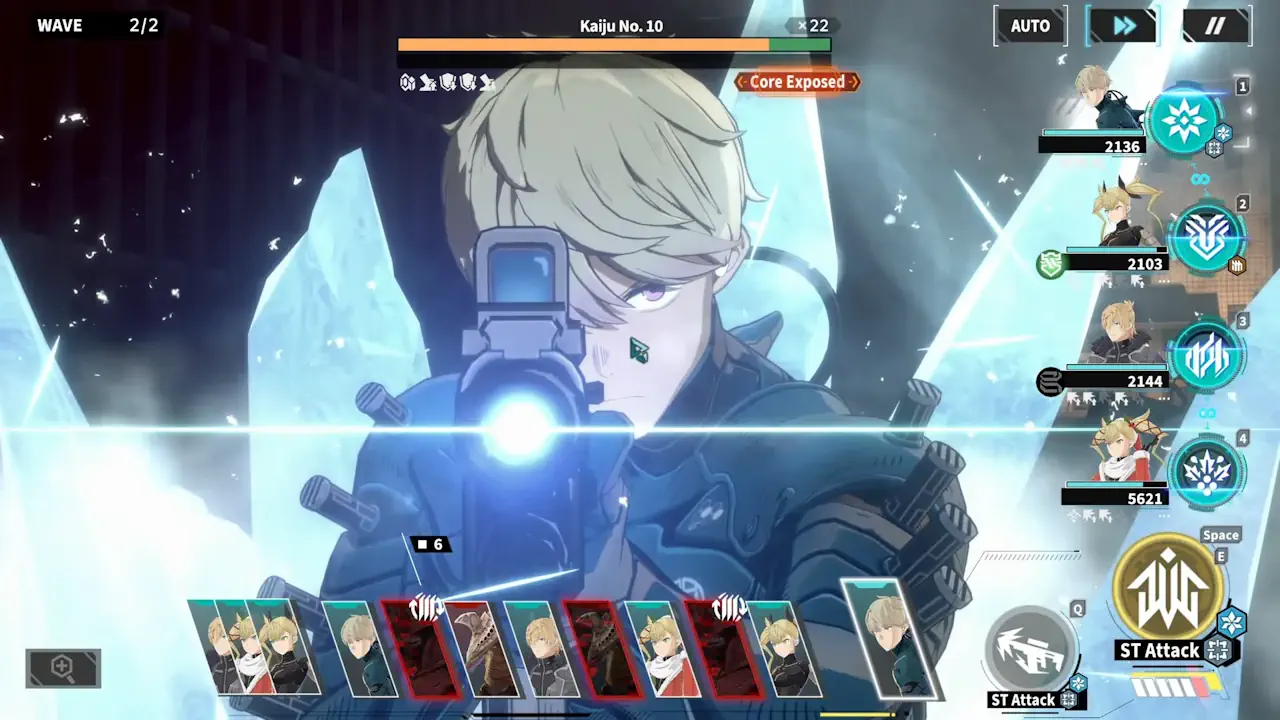
Task: Select third party member's claw skill icon
Action: click(x=1207, y=355)
